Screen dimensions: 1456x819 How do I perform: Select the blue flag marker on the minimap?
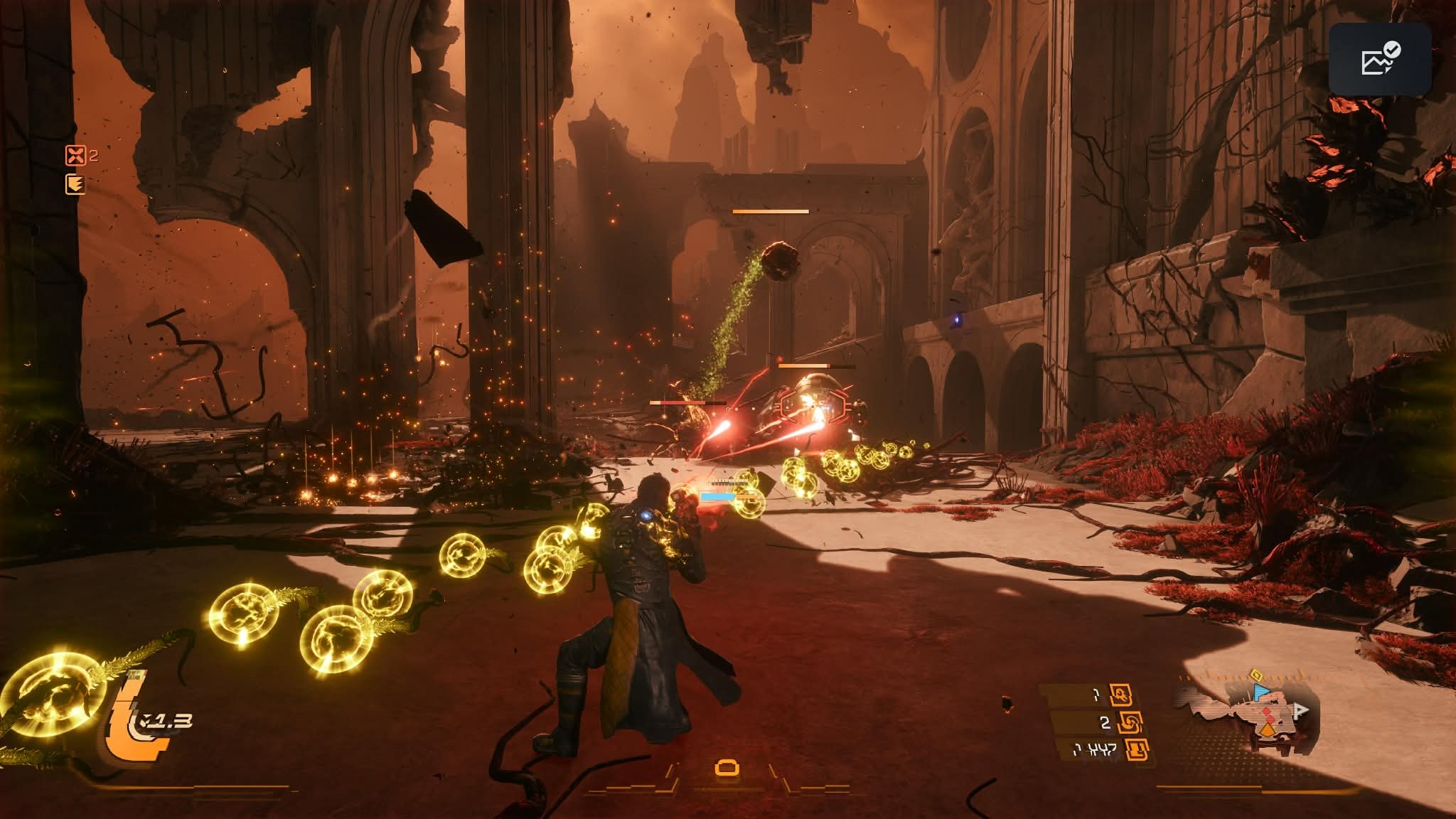(x=1260, y=691)
